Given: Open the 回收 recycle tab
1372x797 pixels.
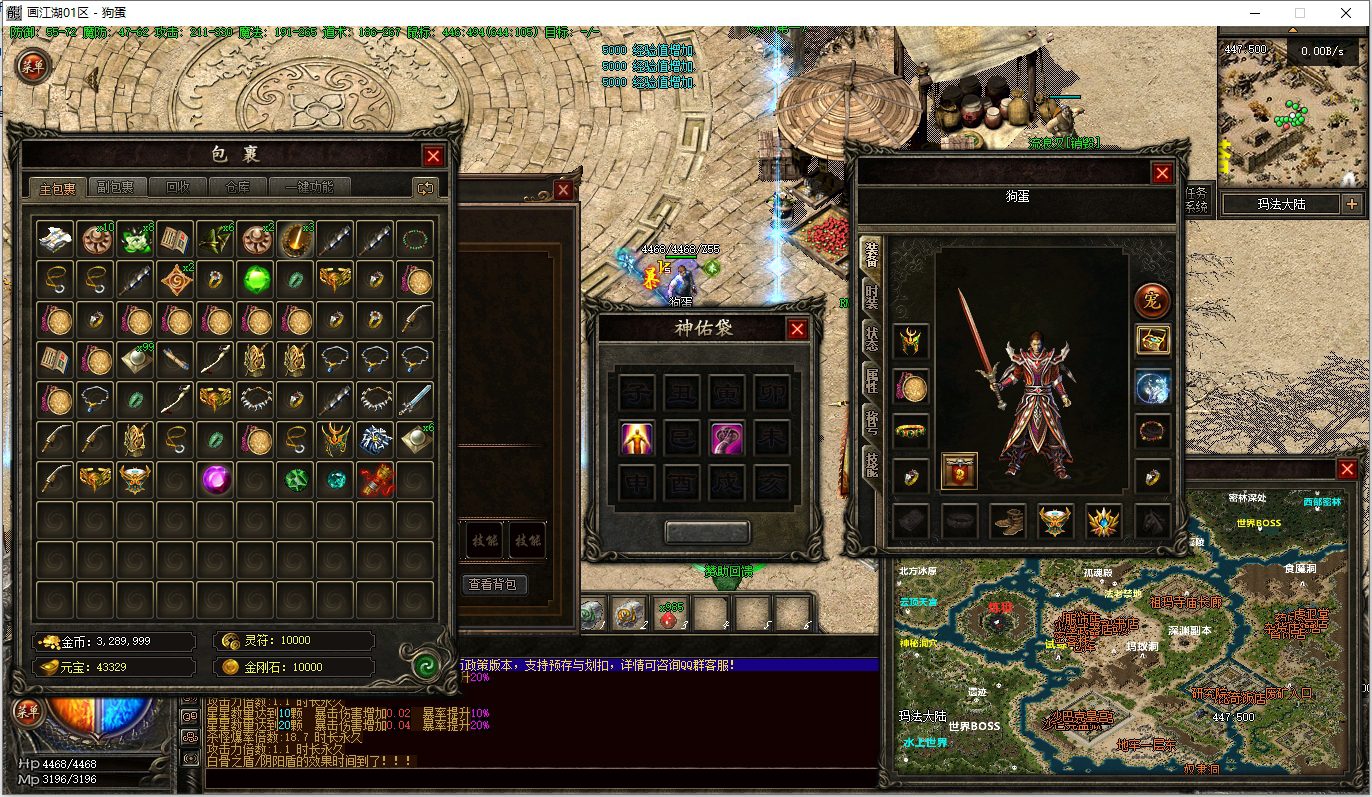Looking at the screenshot, I should point(178,187).
